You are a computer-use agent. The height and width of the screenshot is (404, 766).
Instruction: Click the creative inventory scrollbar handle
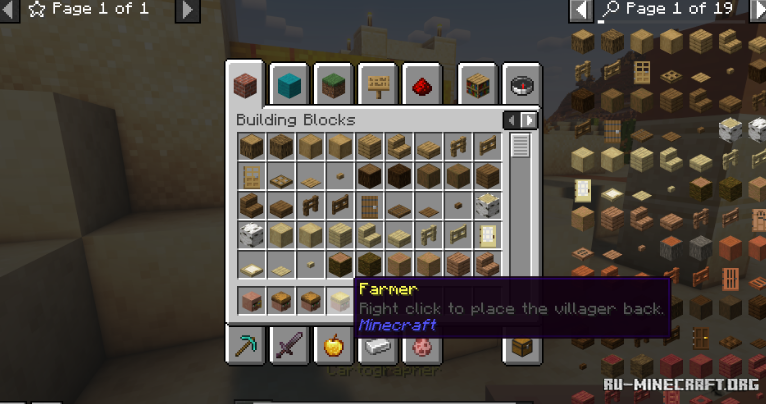click(x=520, y=145)
